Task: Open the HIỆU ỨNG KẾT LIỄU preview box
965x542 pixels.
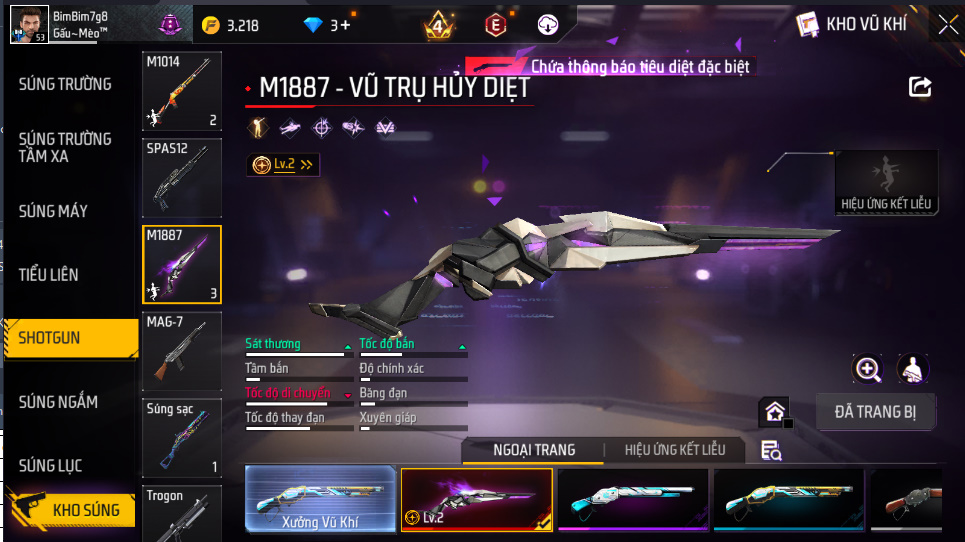Action: point(886,182)
